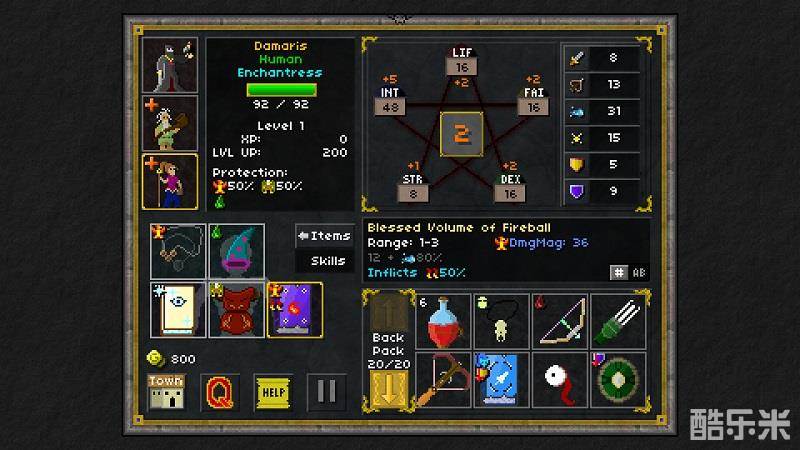The image size is (800, 450).
Task: Select the equipped necklace slot
Action: [178, 252]
